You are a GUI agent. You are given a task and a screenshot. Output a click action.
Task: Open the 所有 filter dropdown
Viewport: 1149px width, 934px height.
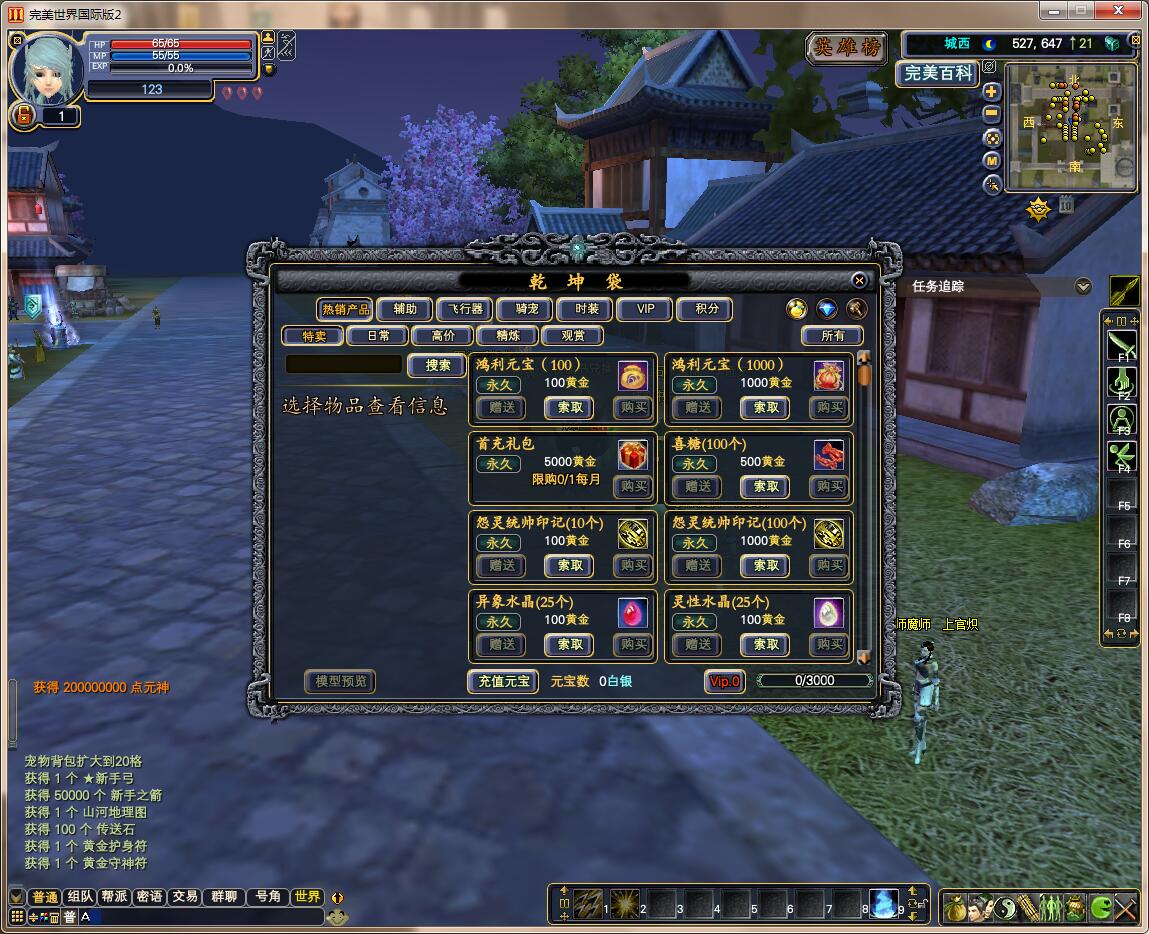832,336
